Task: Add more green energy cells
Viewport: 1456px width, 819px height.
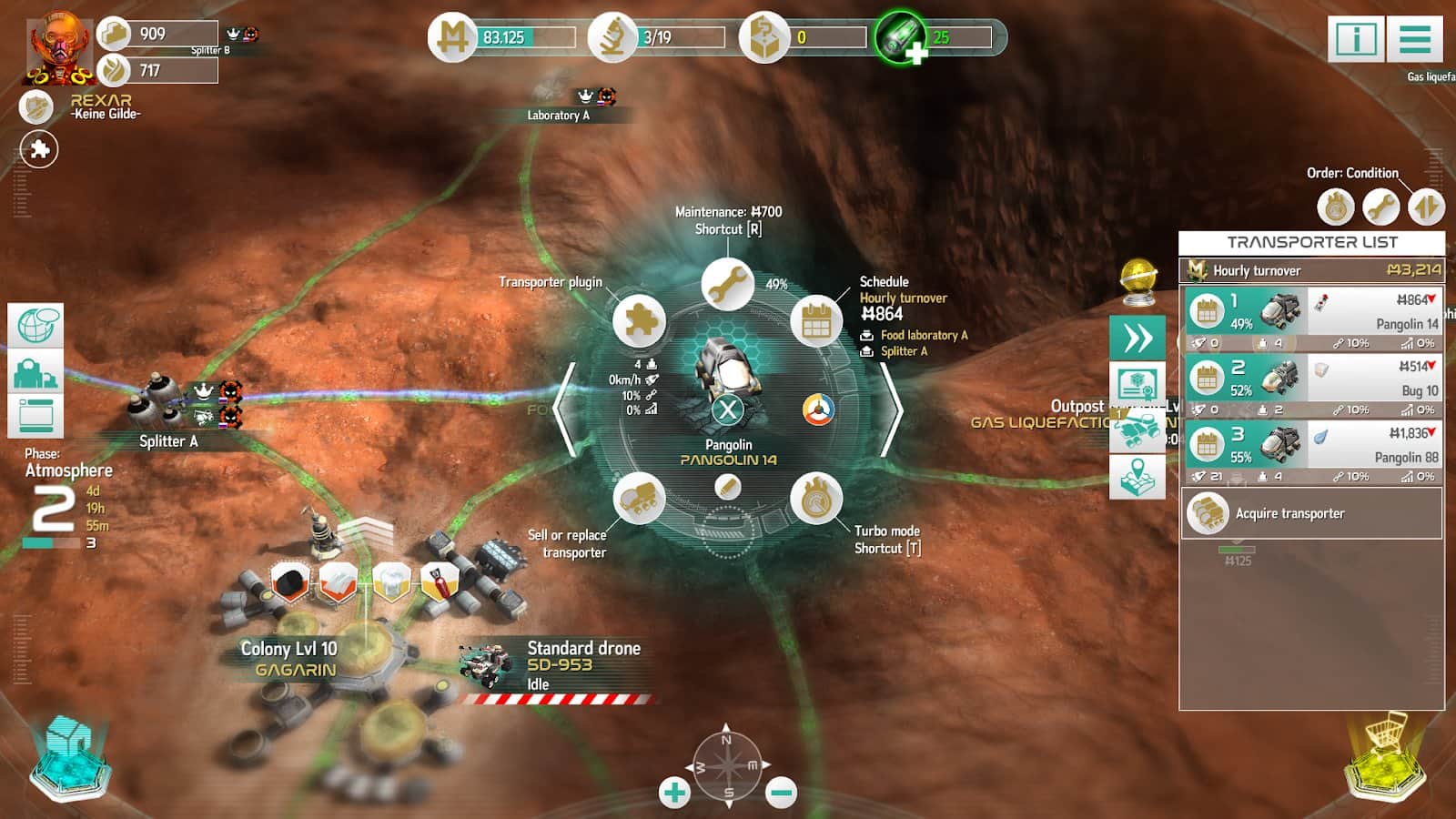Action: coord(915,54)
